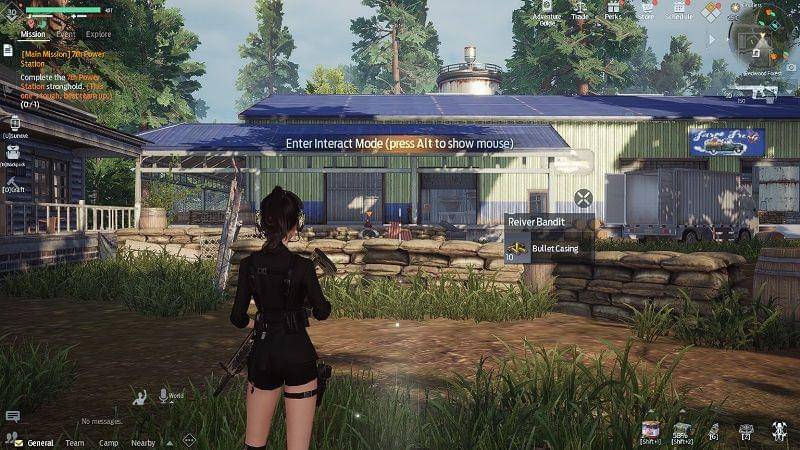Pick up the Bullet Casing loot
This screenshot has height=450, width=800.
click(x=546, y=246)
